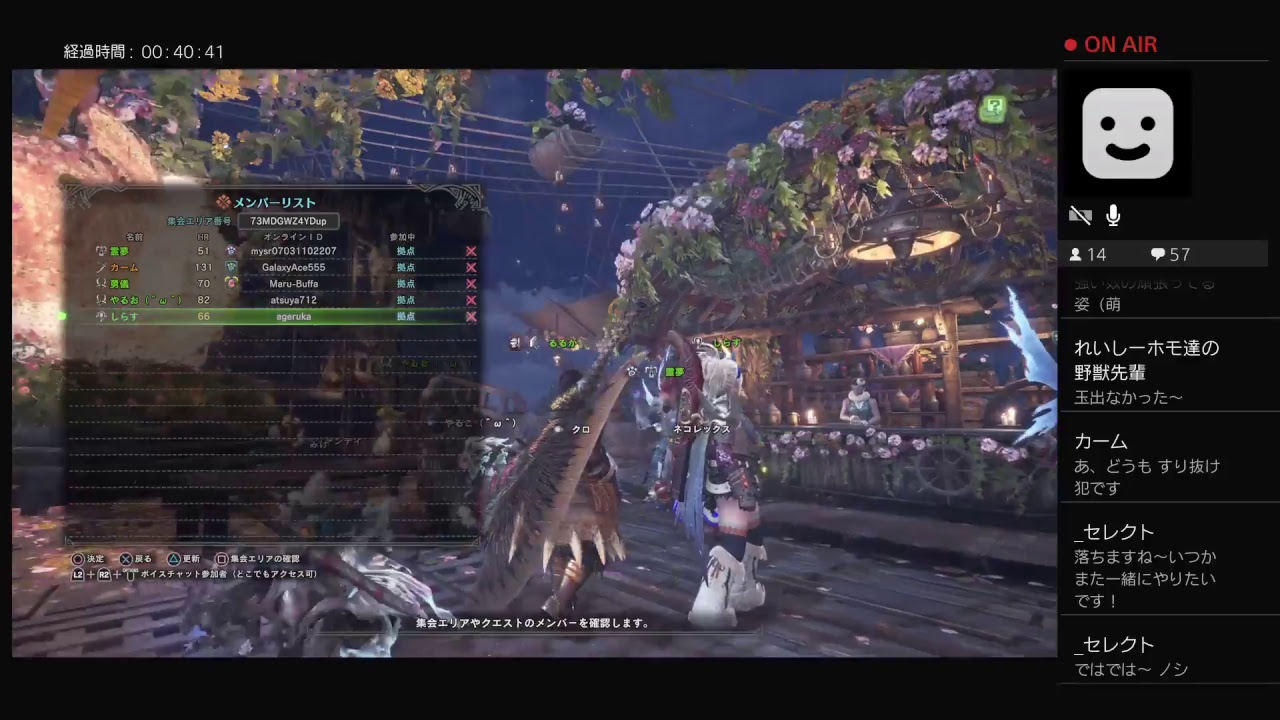Click the flower emblem of the メンバーリスト header
The height and width of the screenshot is (720, 1280).
point(224,202)
